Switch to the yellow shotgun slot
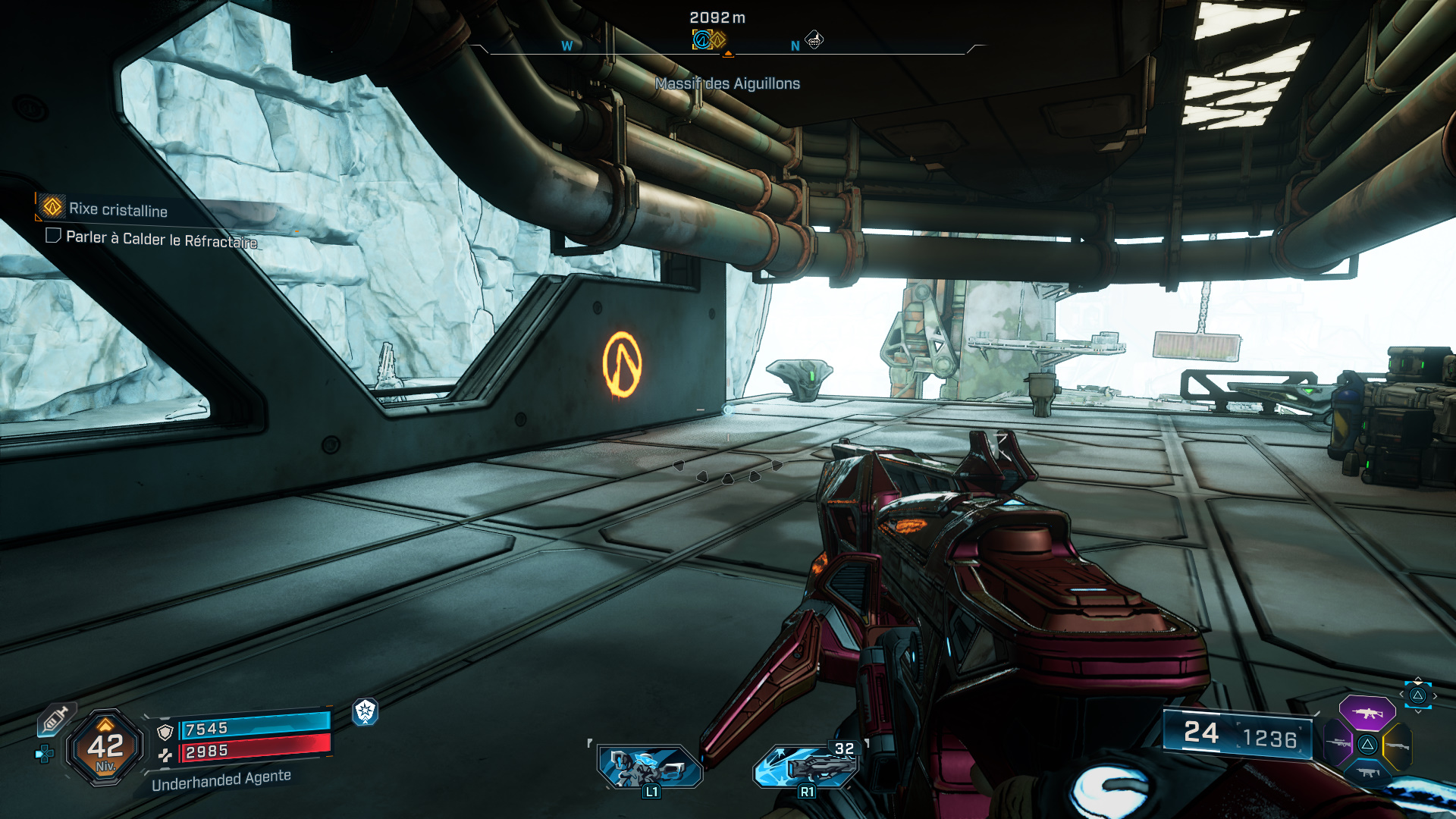1456x819 pixels. point(1397,745)
